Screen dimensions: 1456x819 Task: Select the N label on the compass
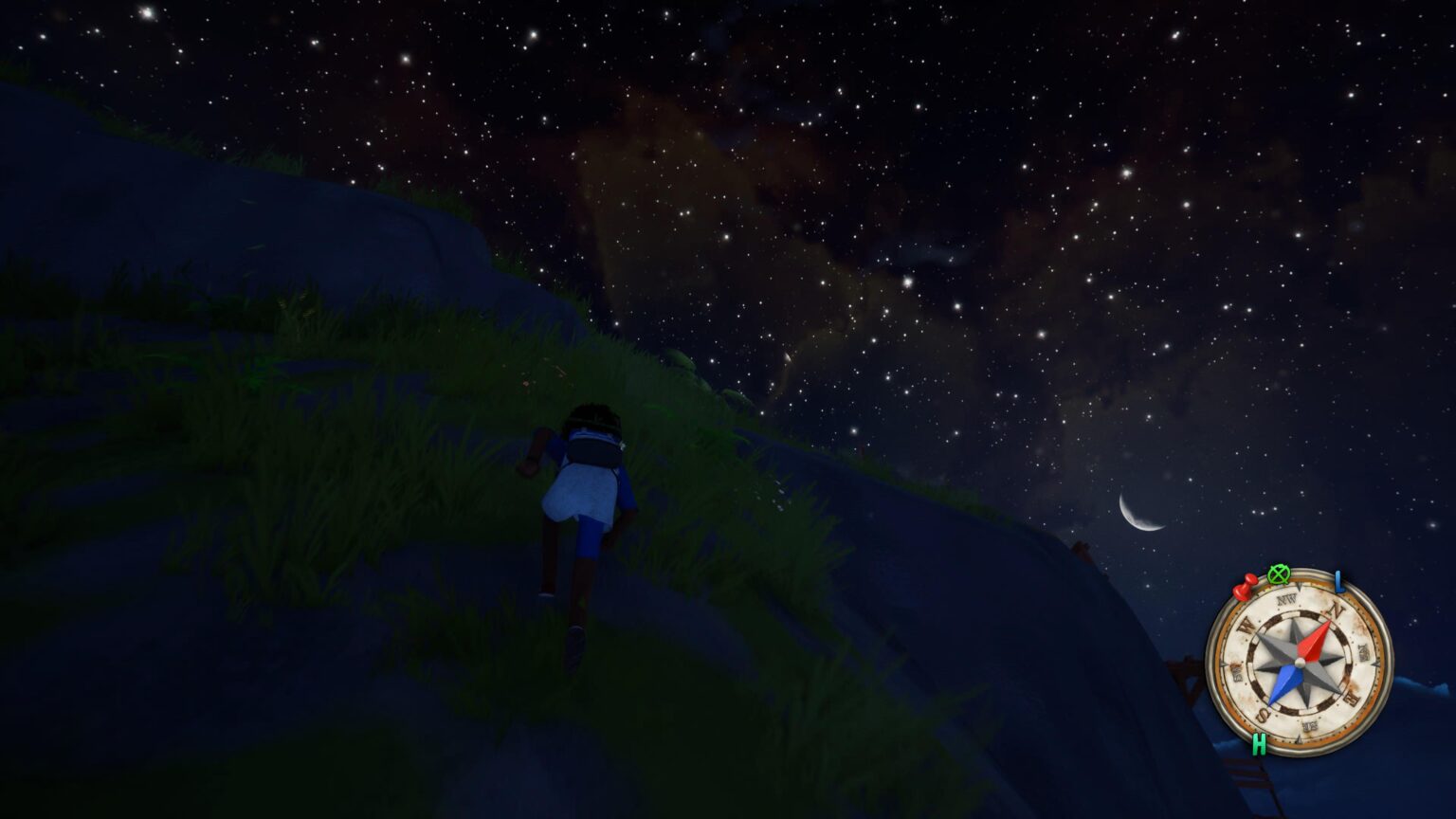point(1336,610)
